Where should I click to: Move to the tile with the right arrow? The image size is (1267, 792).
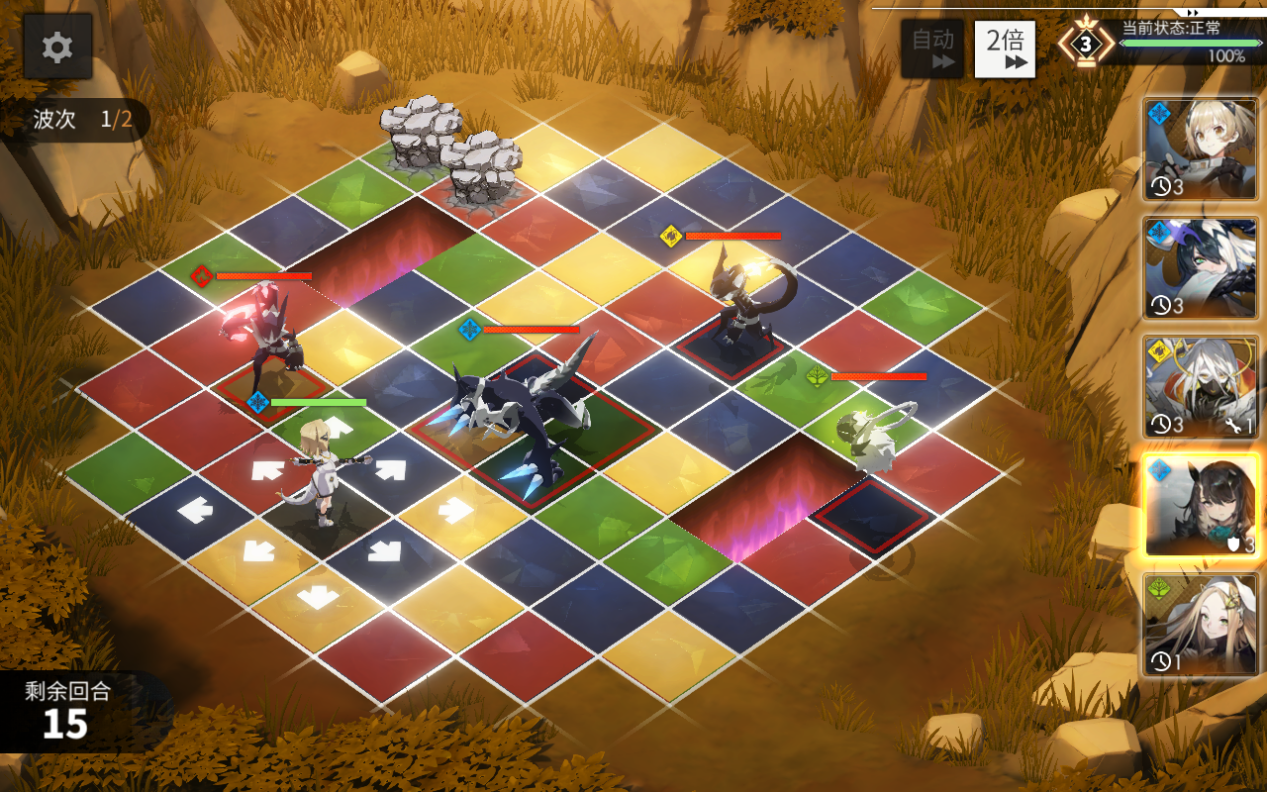click(455, 510)
